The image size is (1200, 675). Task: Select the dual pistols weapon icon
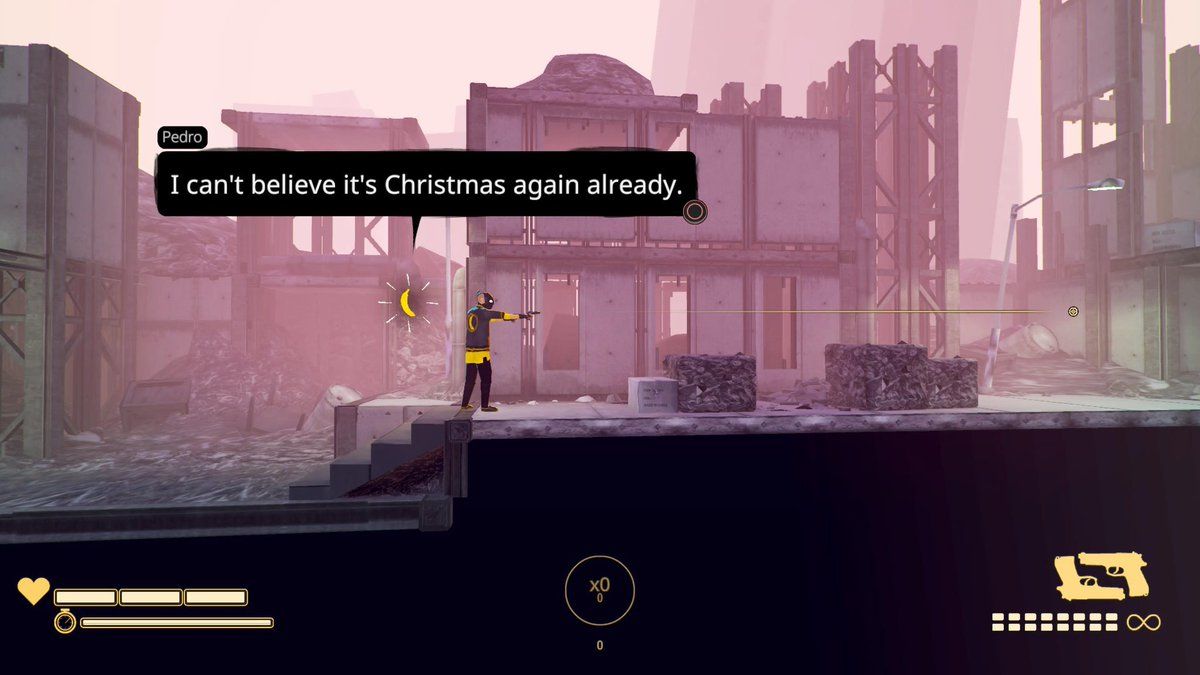[1101, 577]
